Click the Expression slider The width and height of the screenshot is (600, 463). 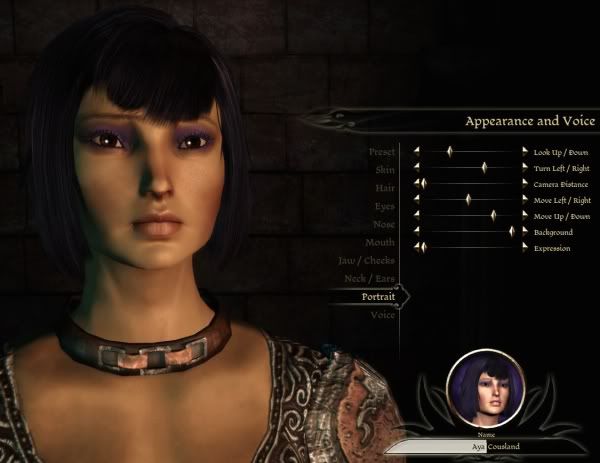pyautogui.click(x=469, y=247)
